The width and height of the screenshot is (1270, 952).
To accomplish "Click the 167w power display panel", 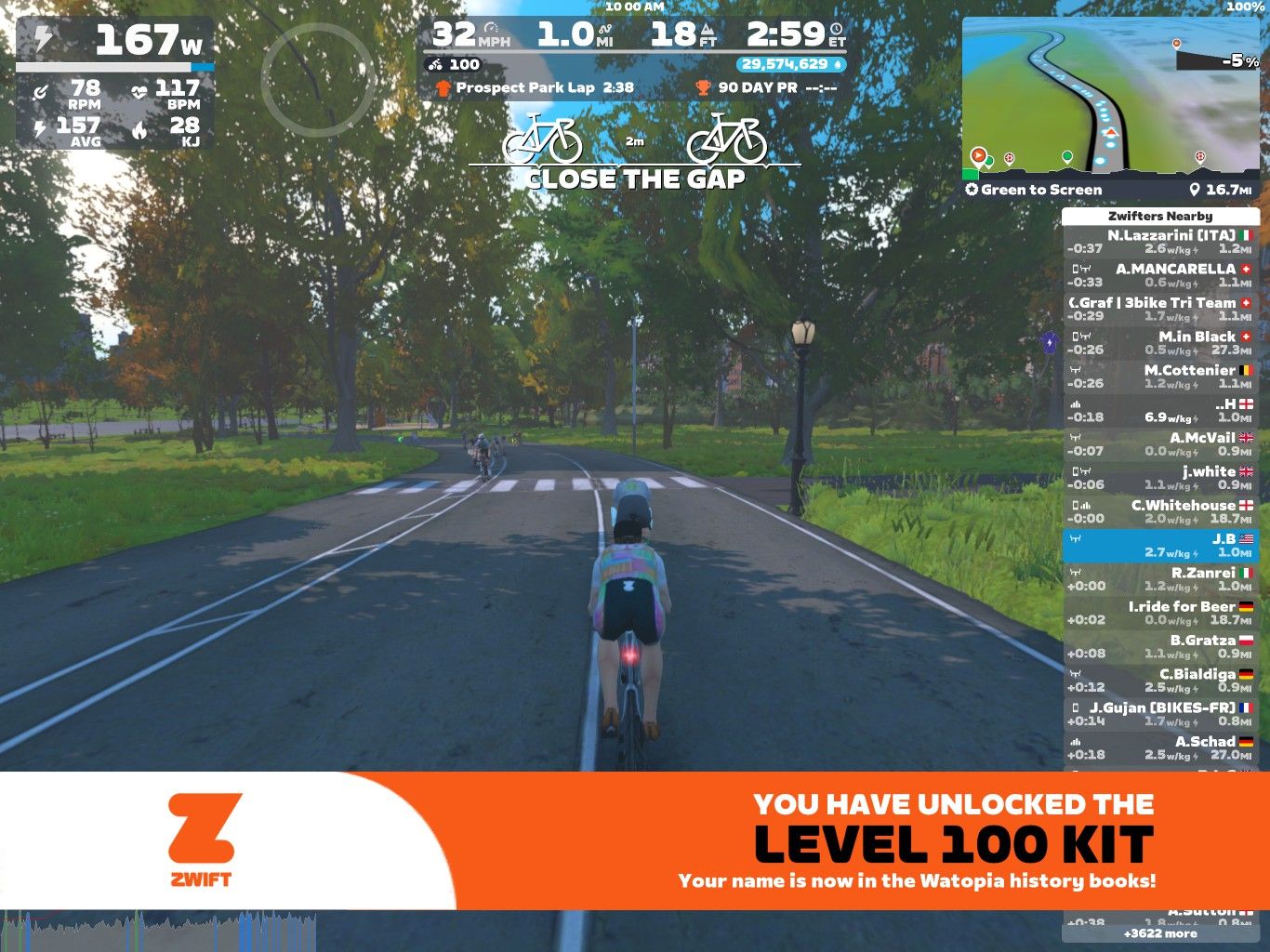I will [x=114, y=42].
